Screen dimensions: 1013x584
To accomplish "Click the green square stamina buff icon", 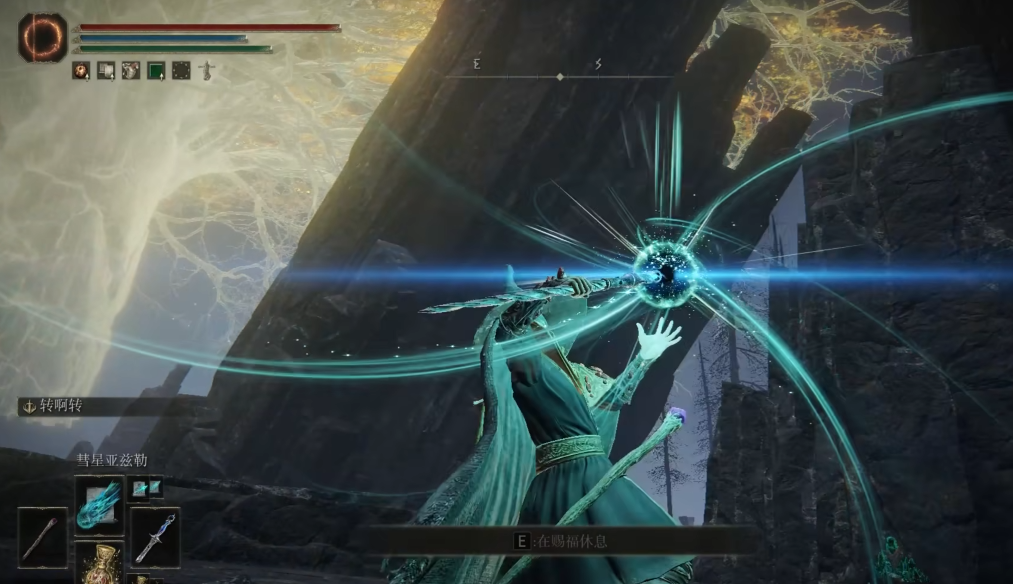I will [x=156, y=70].
